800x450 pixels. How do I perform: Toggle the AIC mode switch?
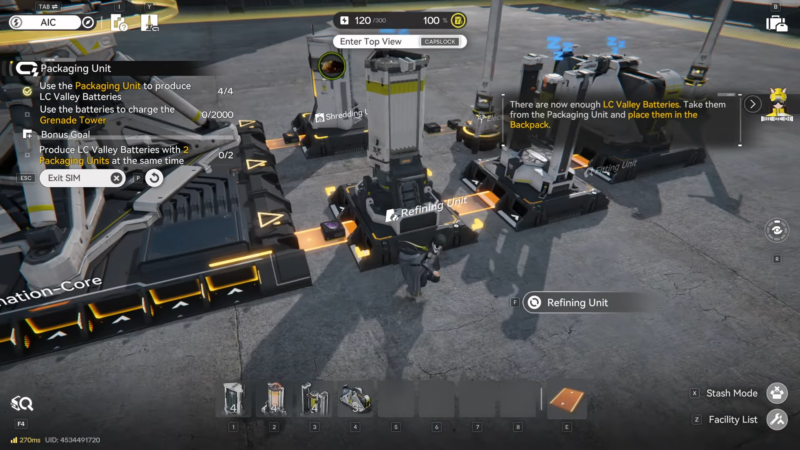[50, 22]
